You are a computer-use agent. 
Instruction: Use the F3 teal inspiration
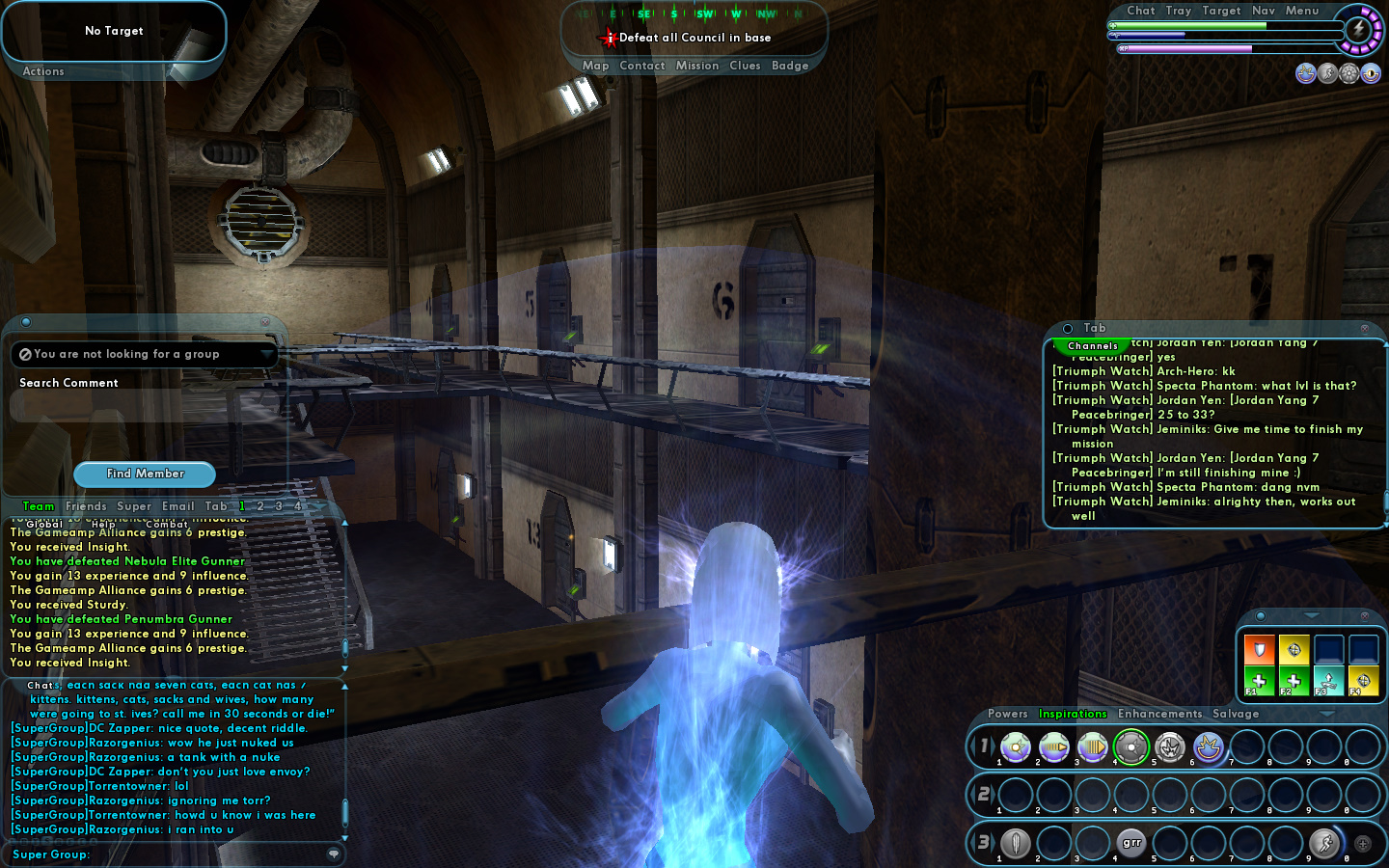pyautogui.click(x=1328, y=680)
